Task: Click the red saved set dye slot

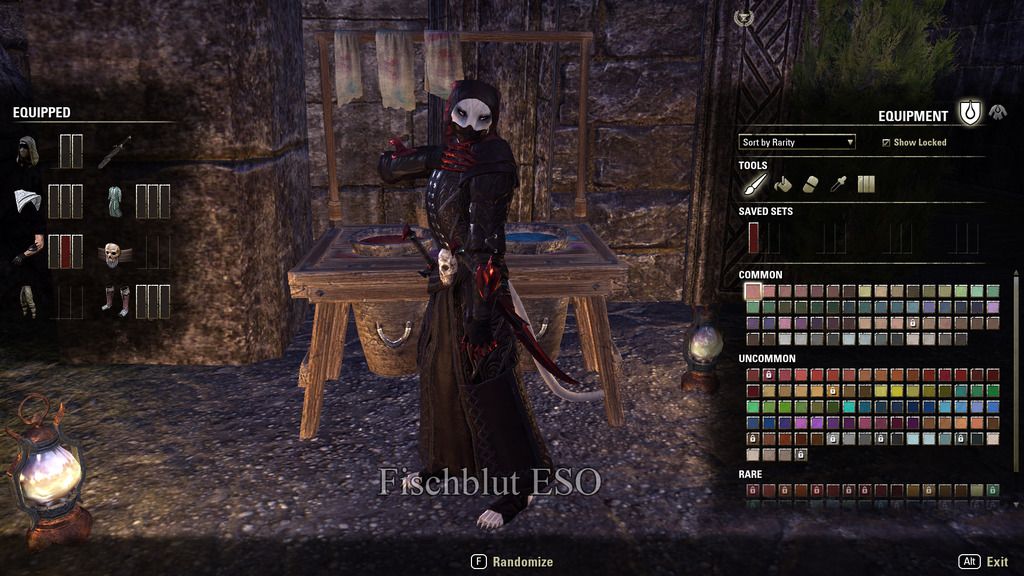Action: 753,237
